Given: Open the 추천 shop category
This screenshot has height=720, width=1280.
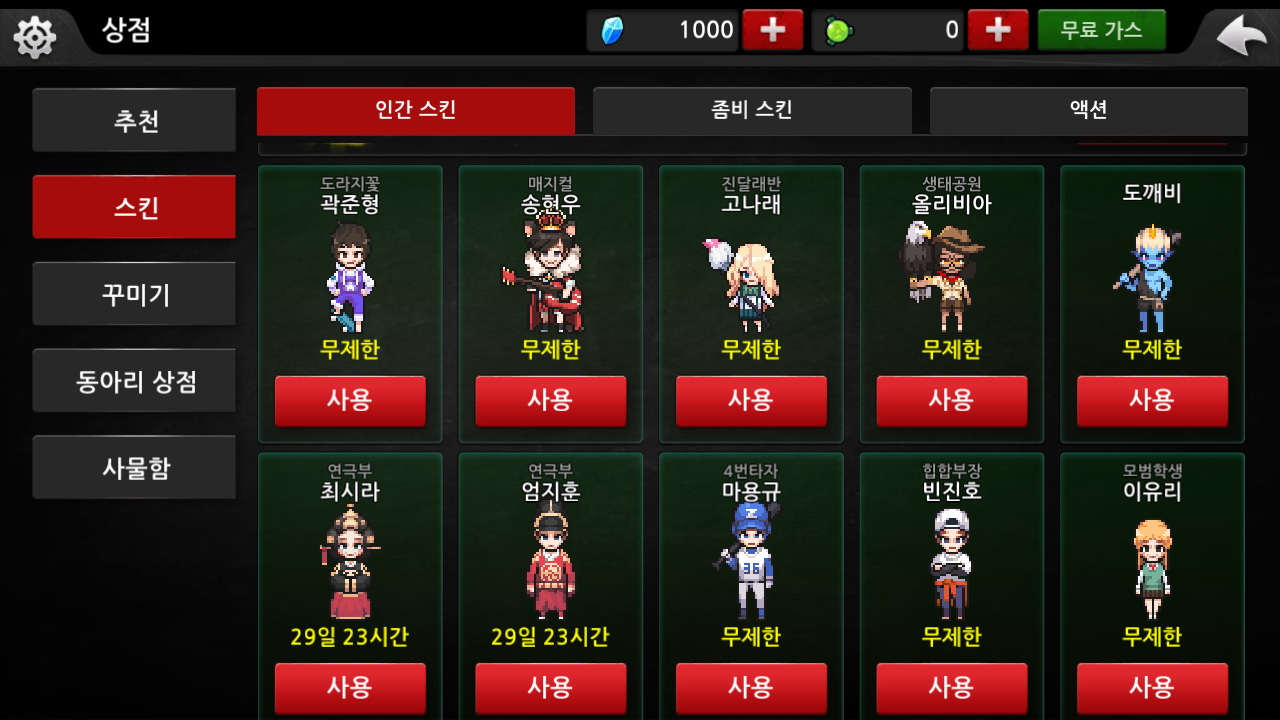Looking at the screenshot, I should [x=134, y=121].
